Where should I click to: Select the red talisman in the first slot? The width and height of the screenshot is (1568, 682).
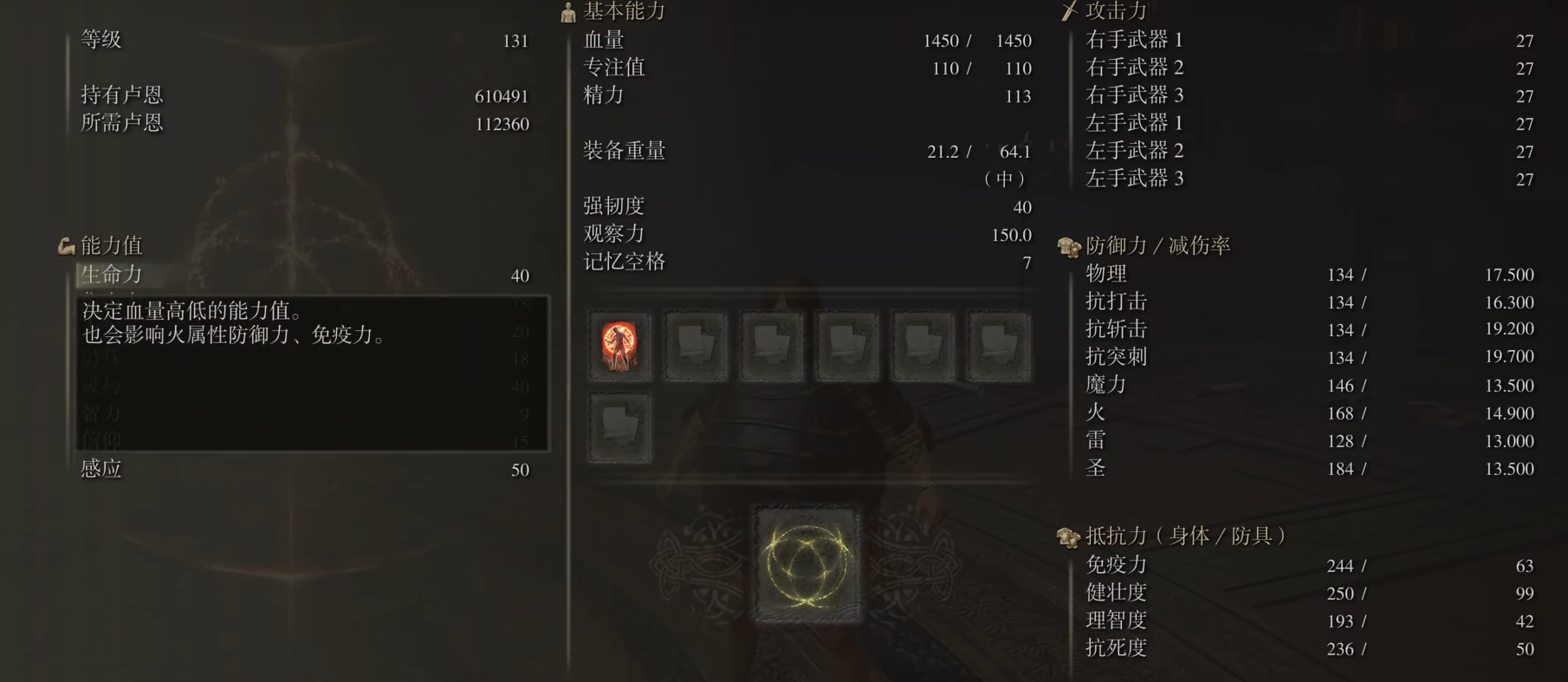coord(619,347)
